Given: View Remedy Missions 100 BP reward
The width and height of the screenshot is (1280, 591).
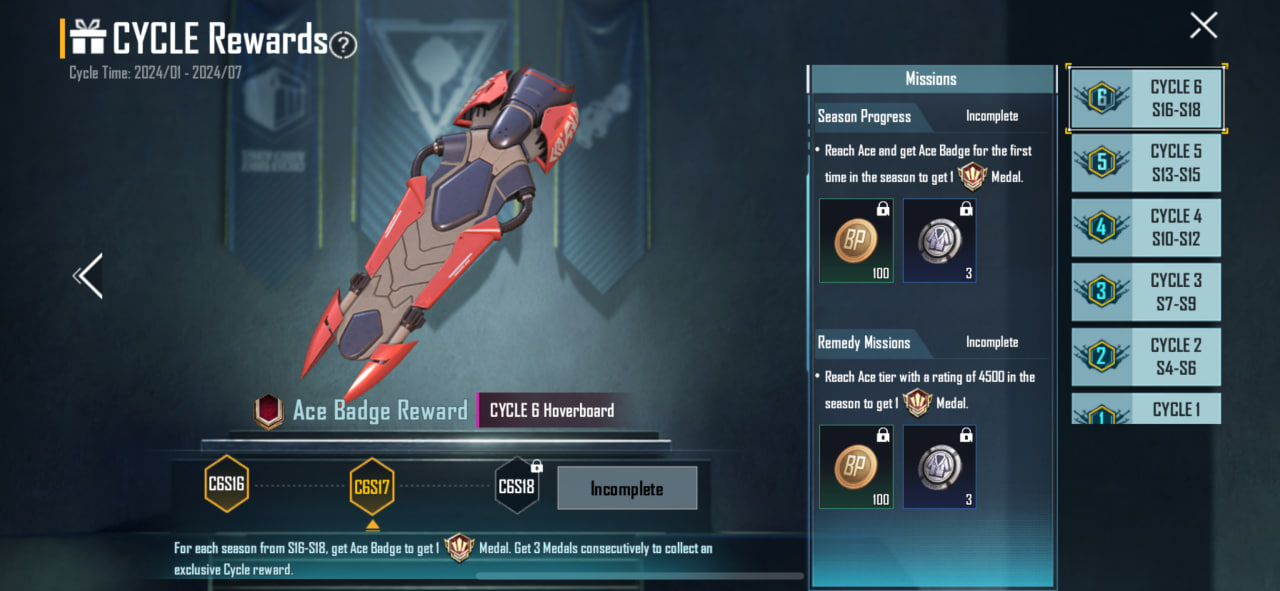Looking at the screenshot, I should point(856,467).
